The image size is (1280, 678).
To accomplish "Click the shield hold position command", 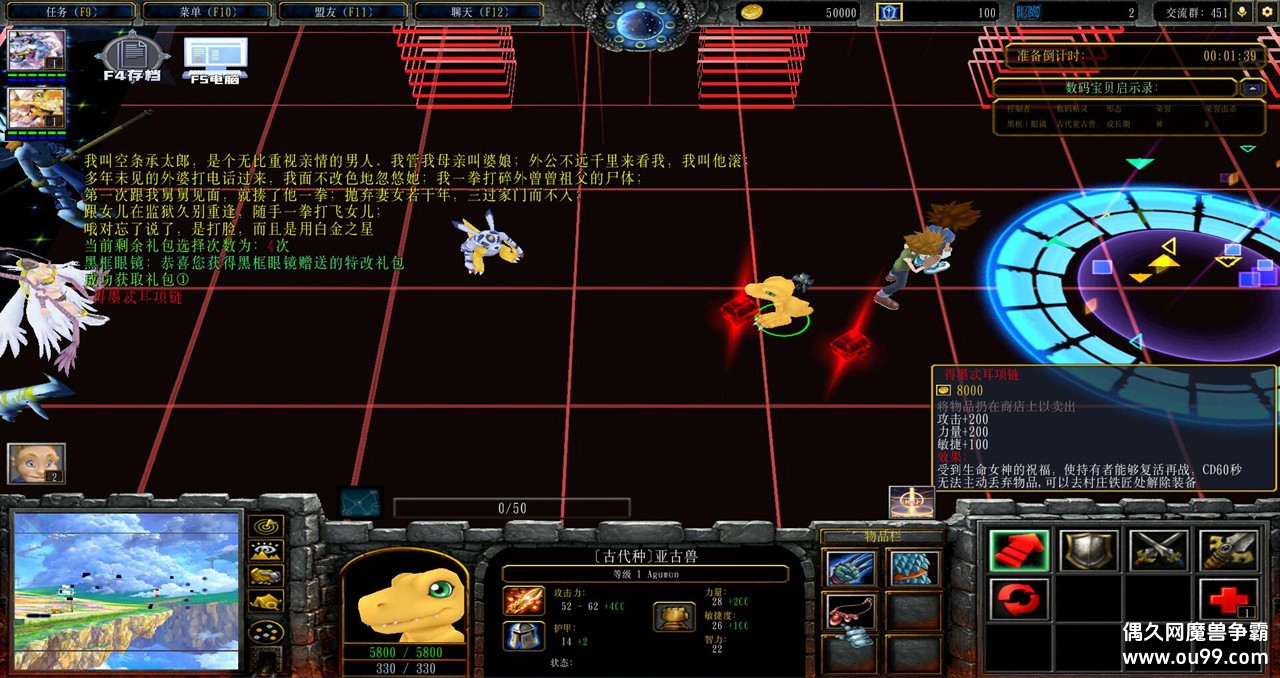I will point(1089,551).
